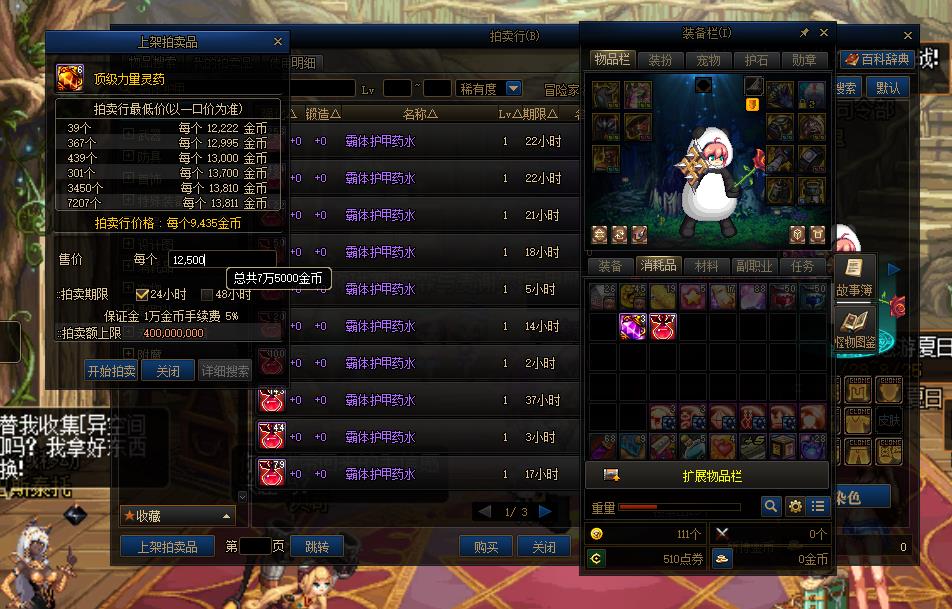Image resolution: width=952 pixels, height=609 pixels.
Task: Switch inventory to the 装备 equipment tab
Action: pyautogui.click(x=610, y=266)
